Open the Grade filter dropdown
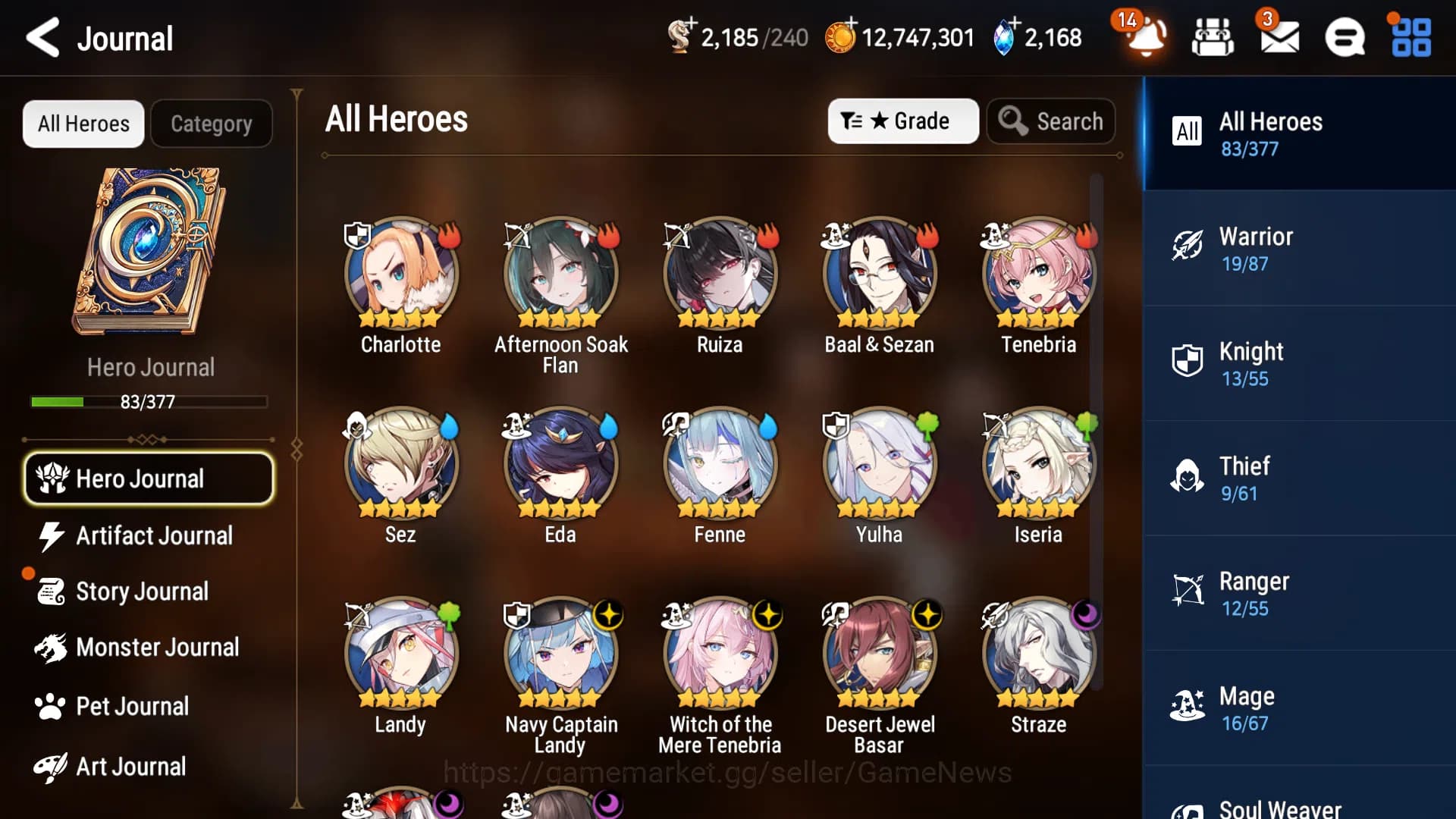This screenshot has height=819, width=1456. pos(902,121)
